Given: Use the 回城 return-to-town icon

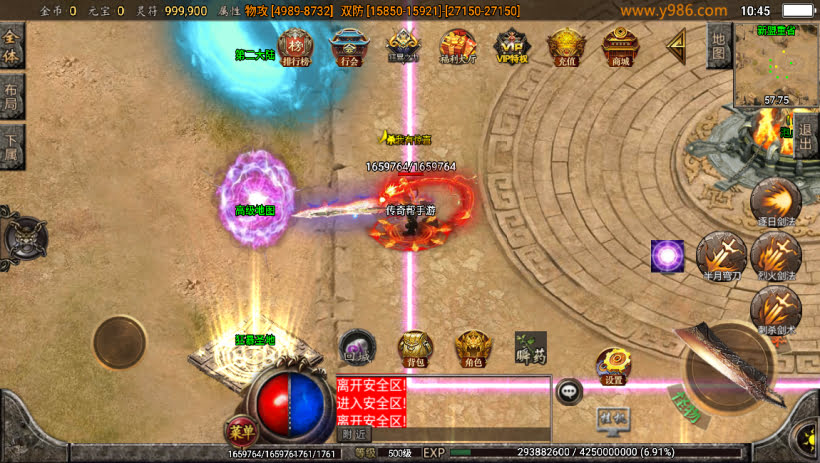Looking at the screenshot, I should coord(357,345).
